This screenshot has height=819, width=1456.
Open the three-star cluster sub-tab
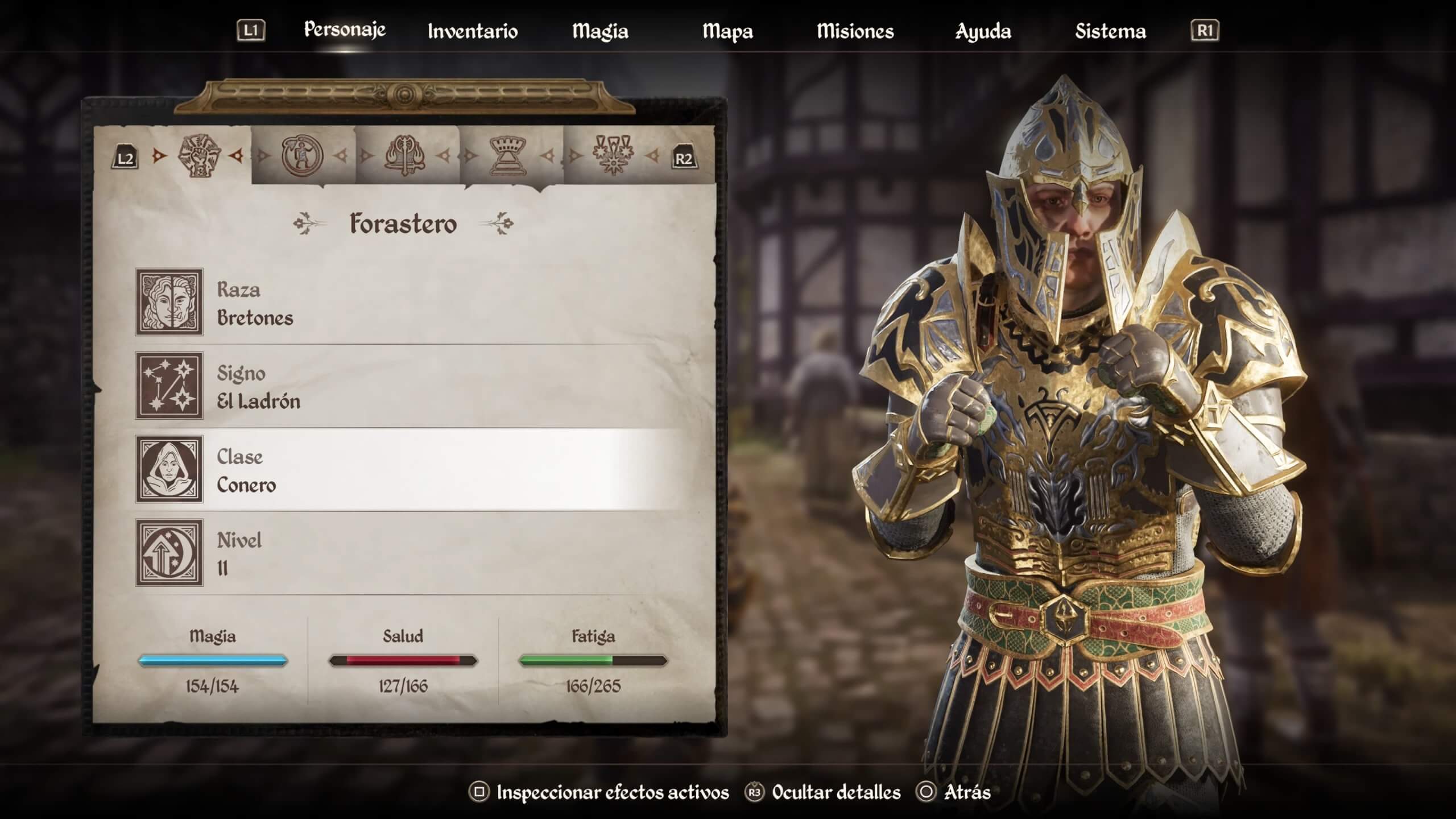pos(613,155)
